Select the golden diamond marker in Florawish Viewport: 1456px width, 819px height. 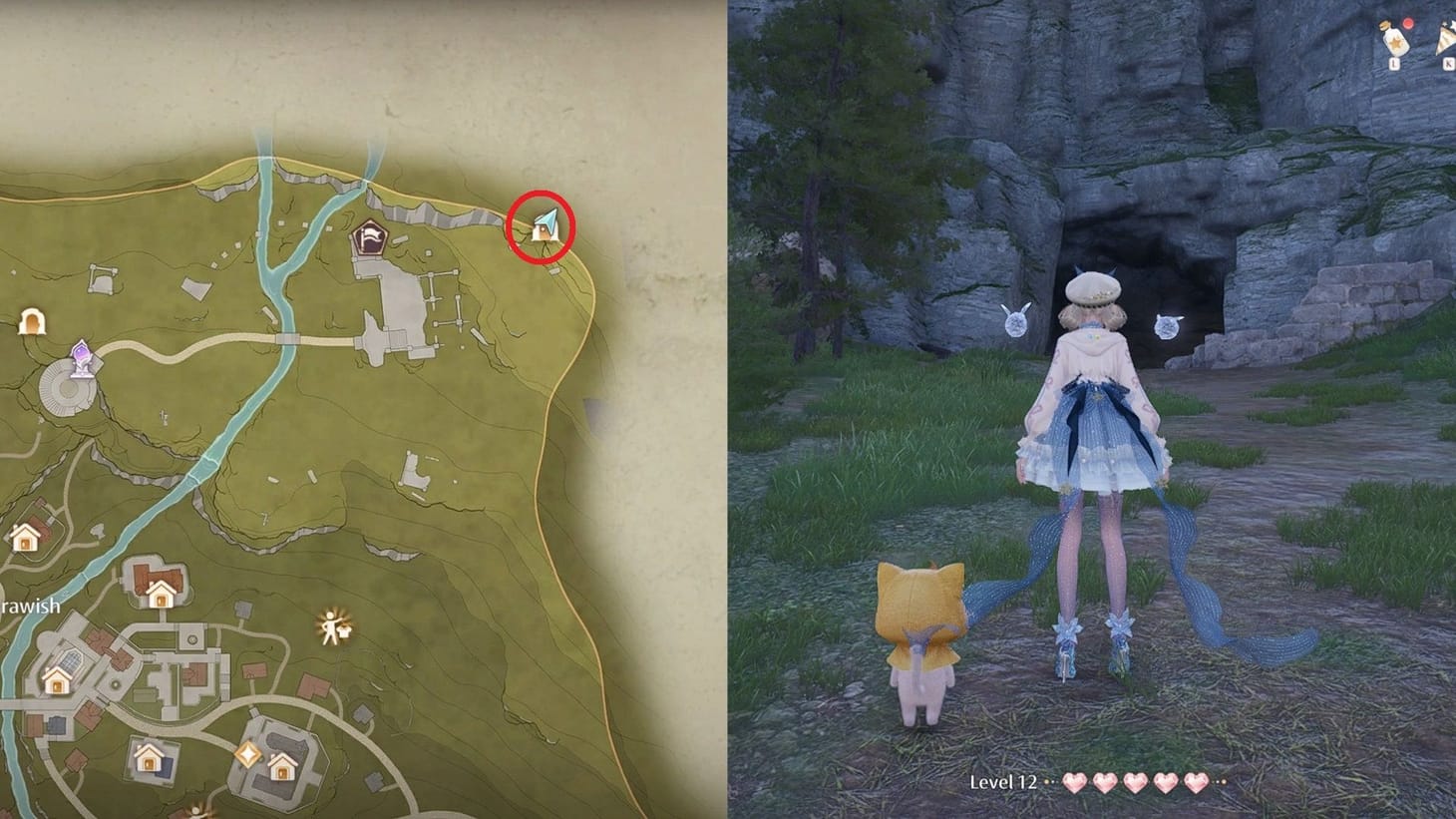point(247,752)
